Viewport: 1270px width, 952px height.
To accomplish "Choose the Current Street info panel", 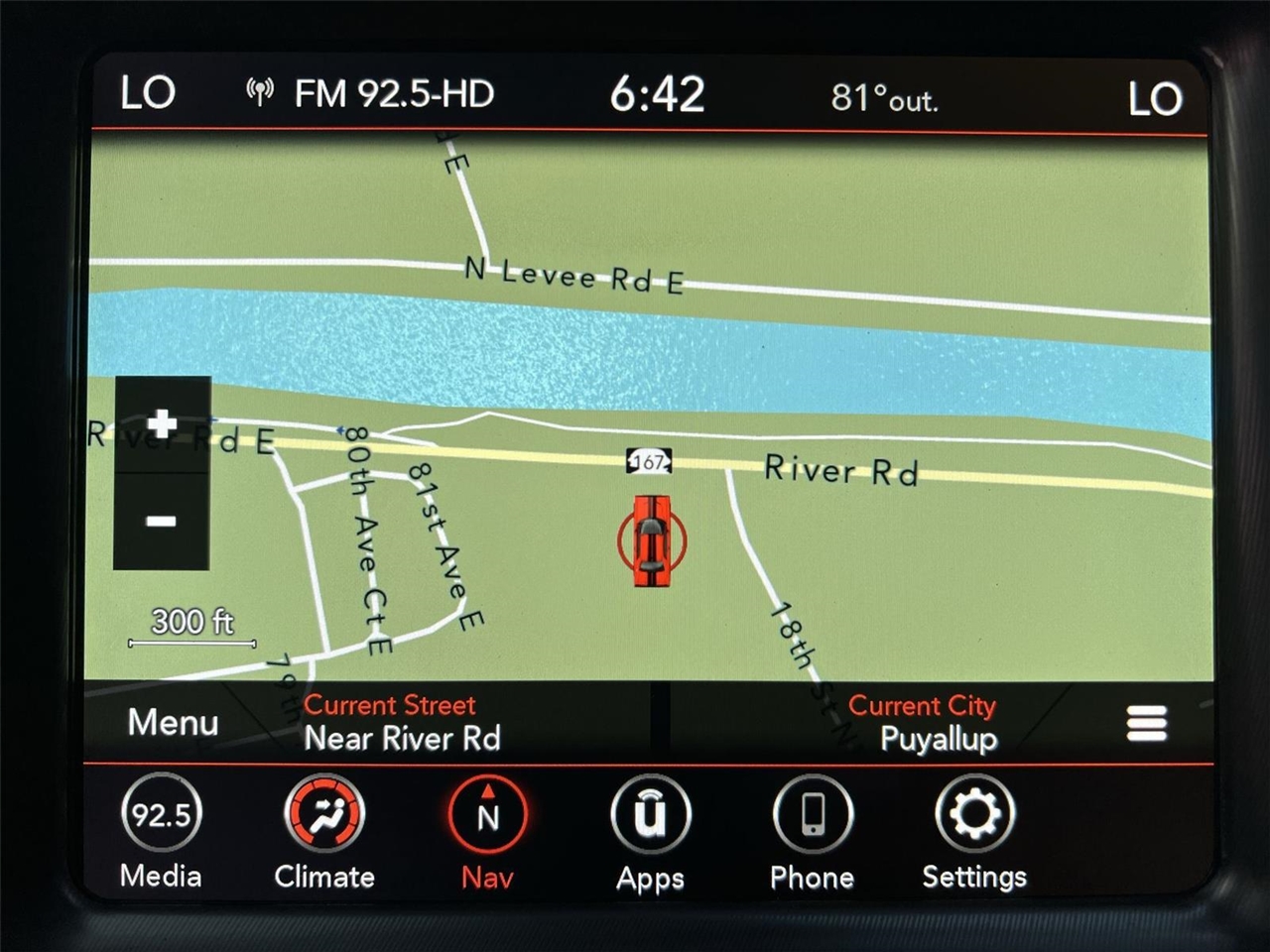I will tap(402, 722).
